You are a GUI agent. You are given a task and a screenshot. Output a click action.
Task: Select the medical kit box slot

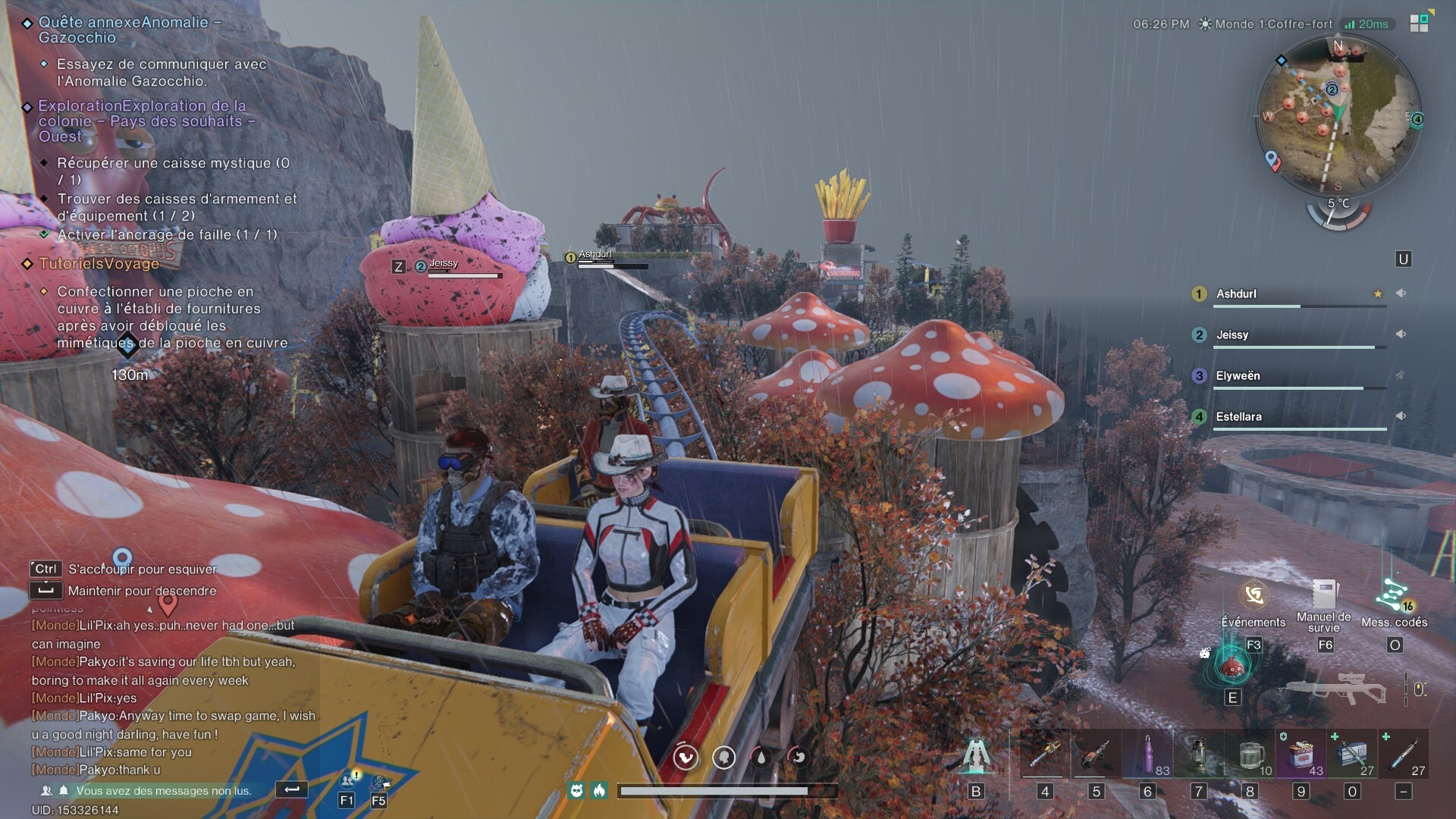[x=1352, y=754]
